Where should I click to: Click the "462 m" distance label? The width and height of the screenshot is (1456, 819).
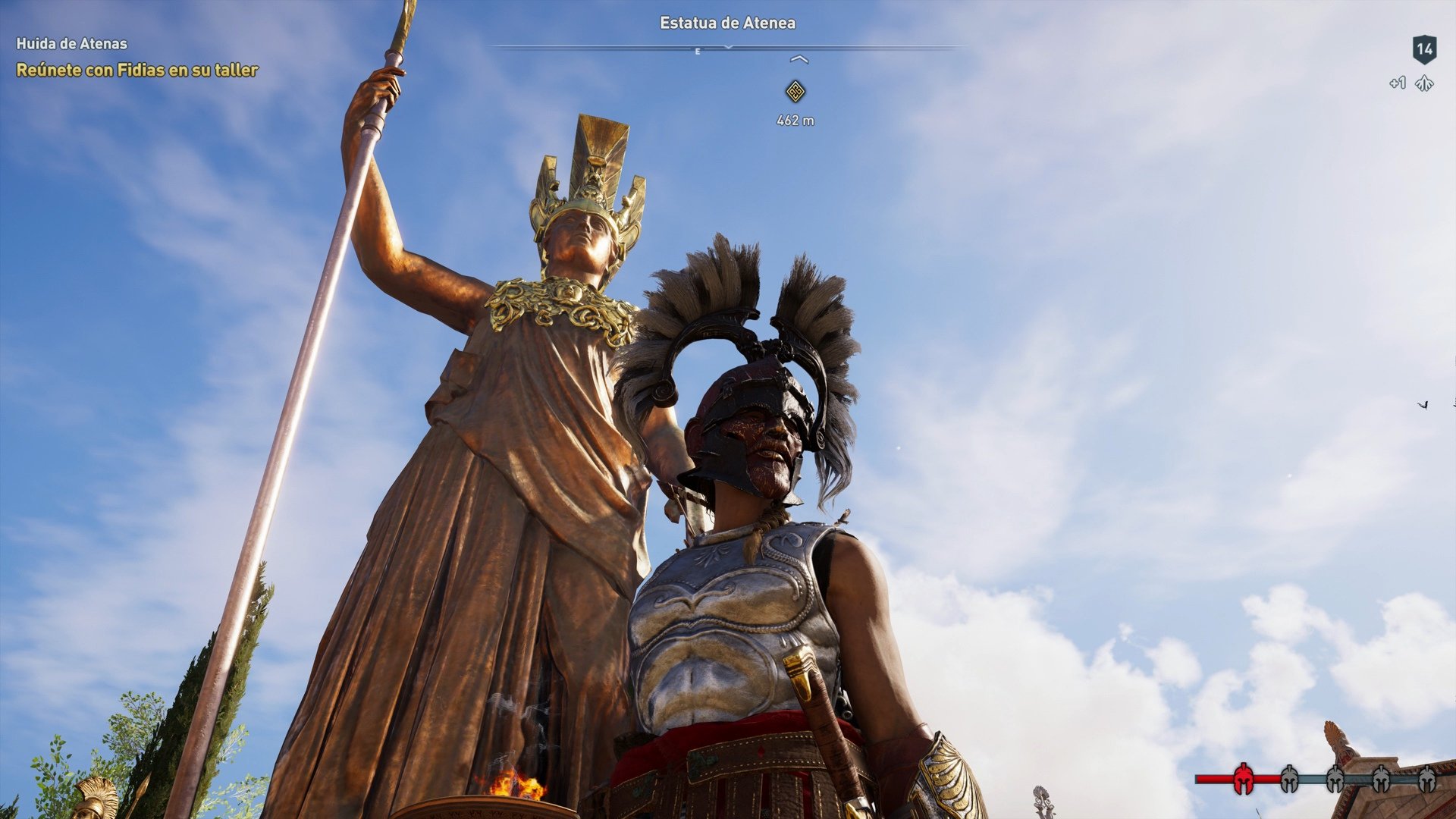[x=795, y=119]
